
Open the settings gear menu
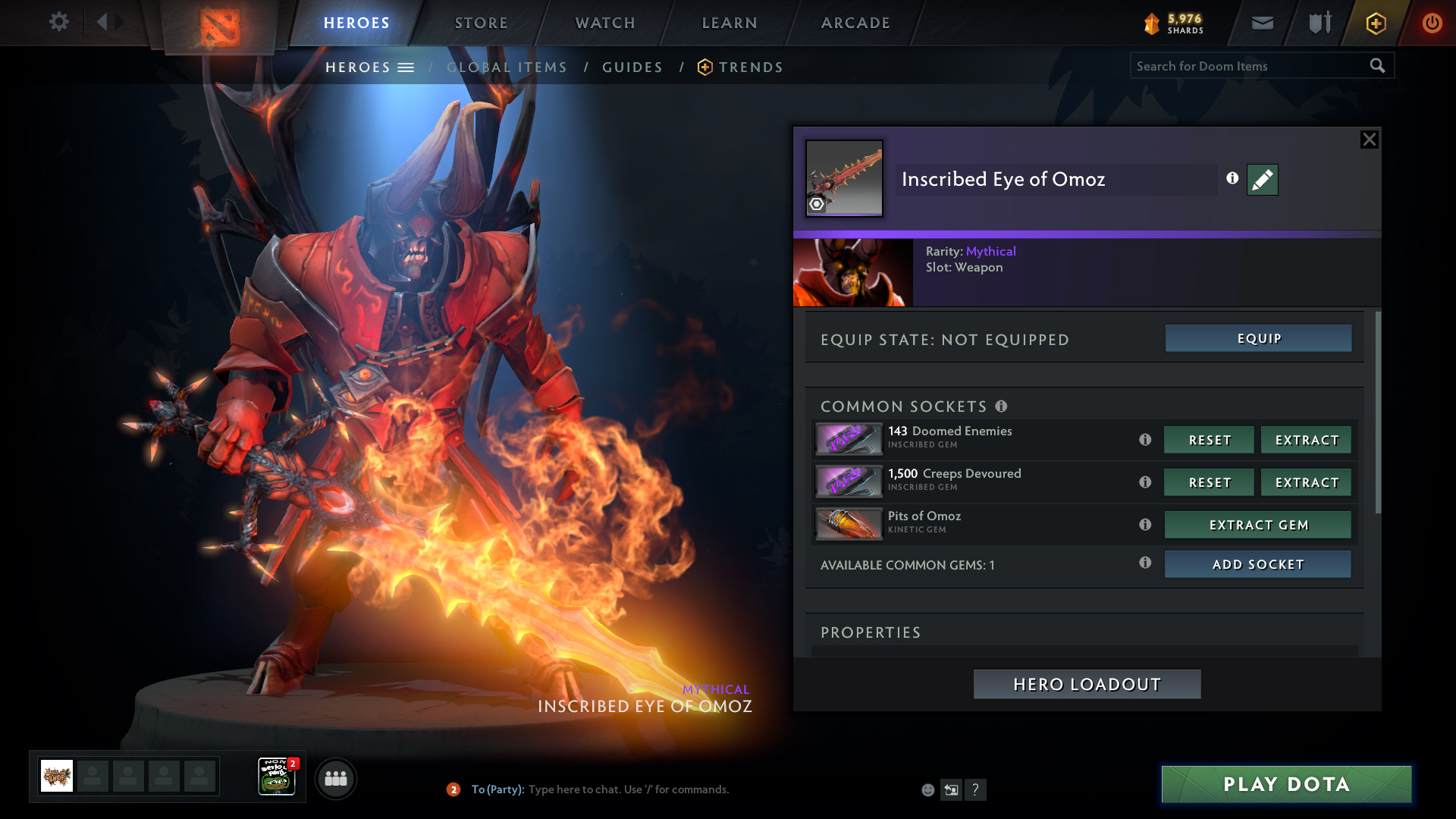pyautogui.click(x=59, y=22)
